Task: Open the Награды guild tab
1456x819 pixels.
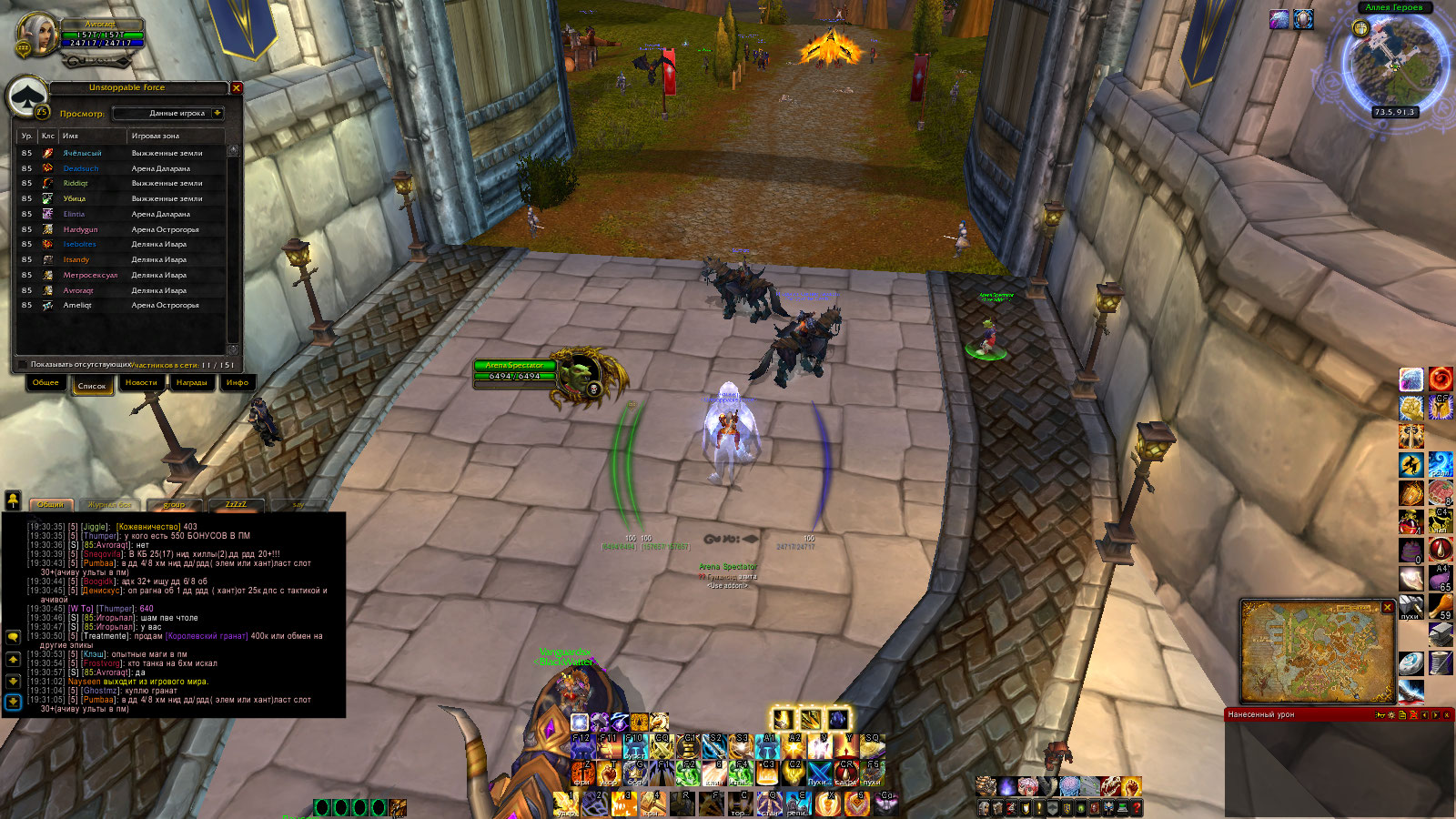Action: (191, 383)
